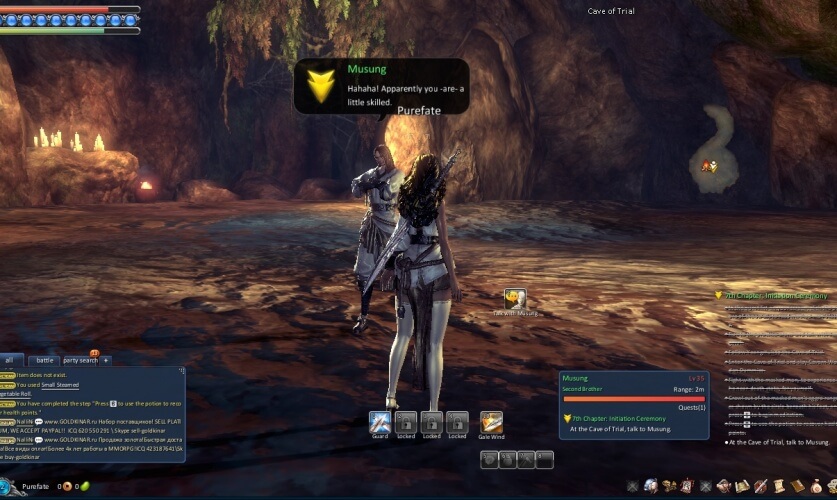Click the player level badge
This screenshot has height=500, width=837.
(7, 487)
